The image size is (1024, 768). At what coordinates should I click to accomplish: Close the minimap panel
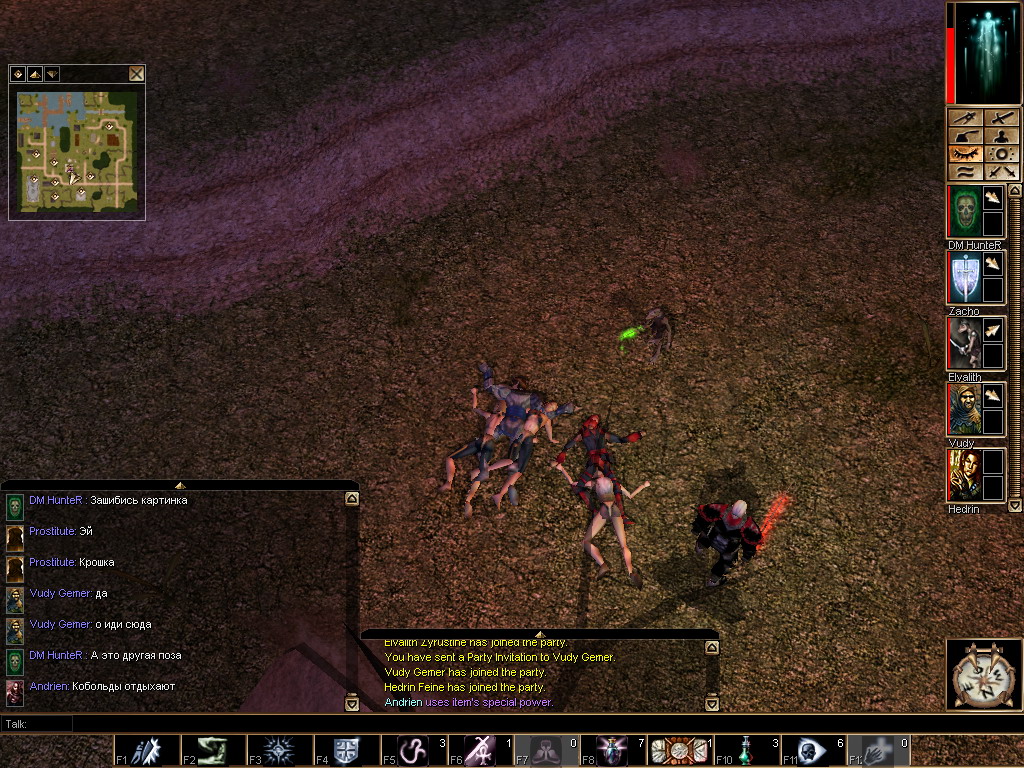[136, 73]
